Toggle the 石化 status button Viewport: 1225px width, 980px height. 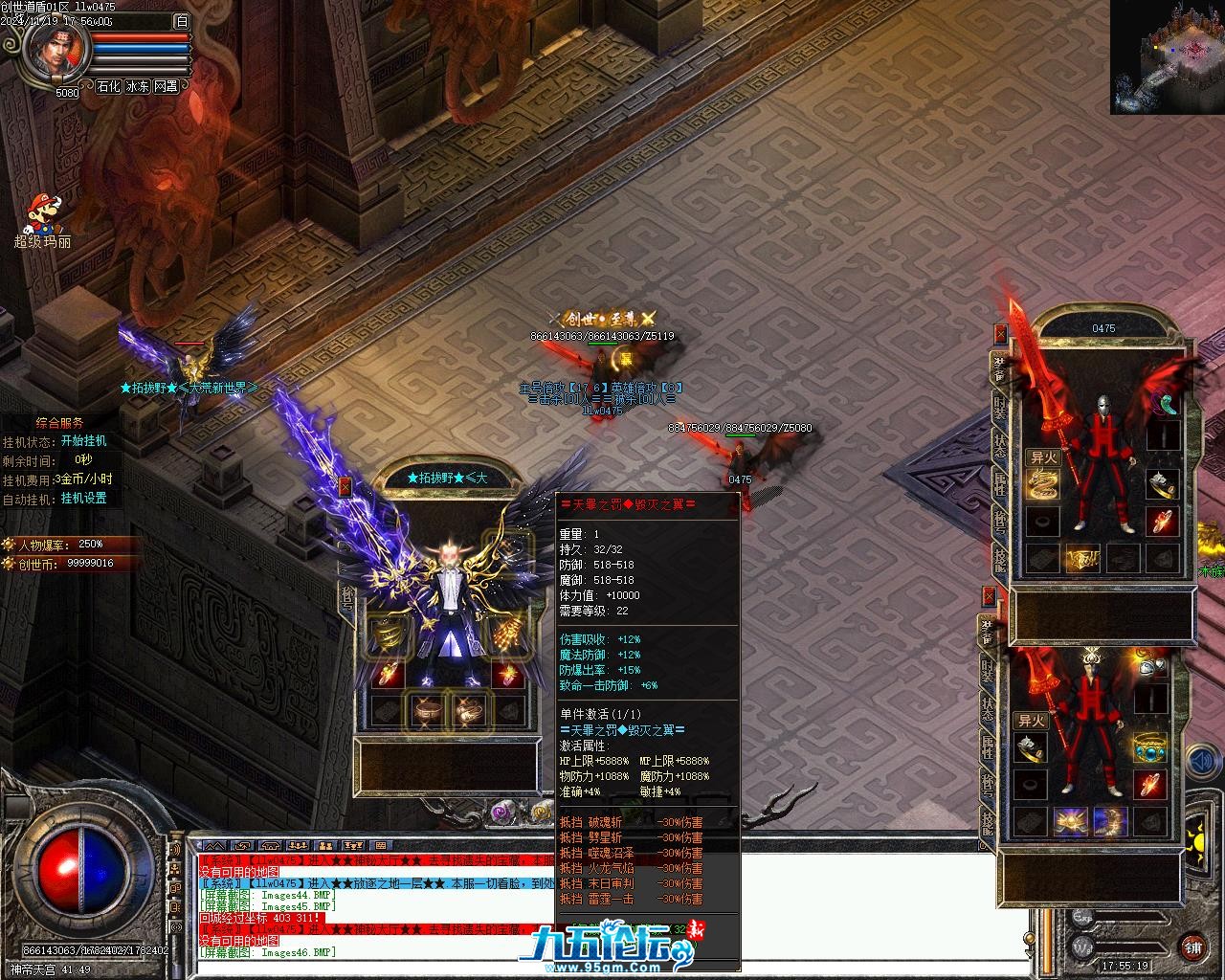(108, 86)
